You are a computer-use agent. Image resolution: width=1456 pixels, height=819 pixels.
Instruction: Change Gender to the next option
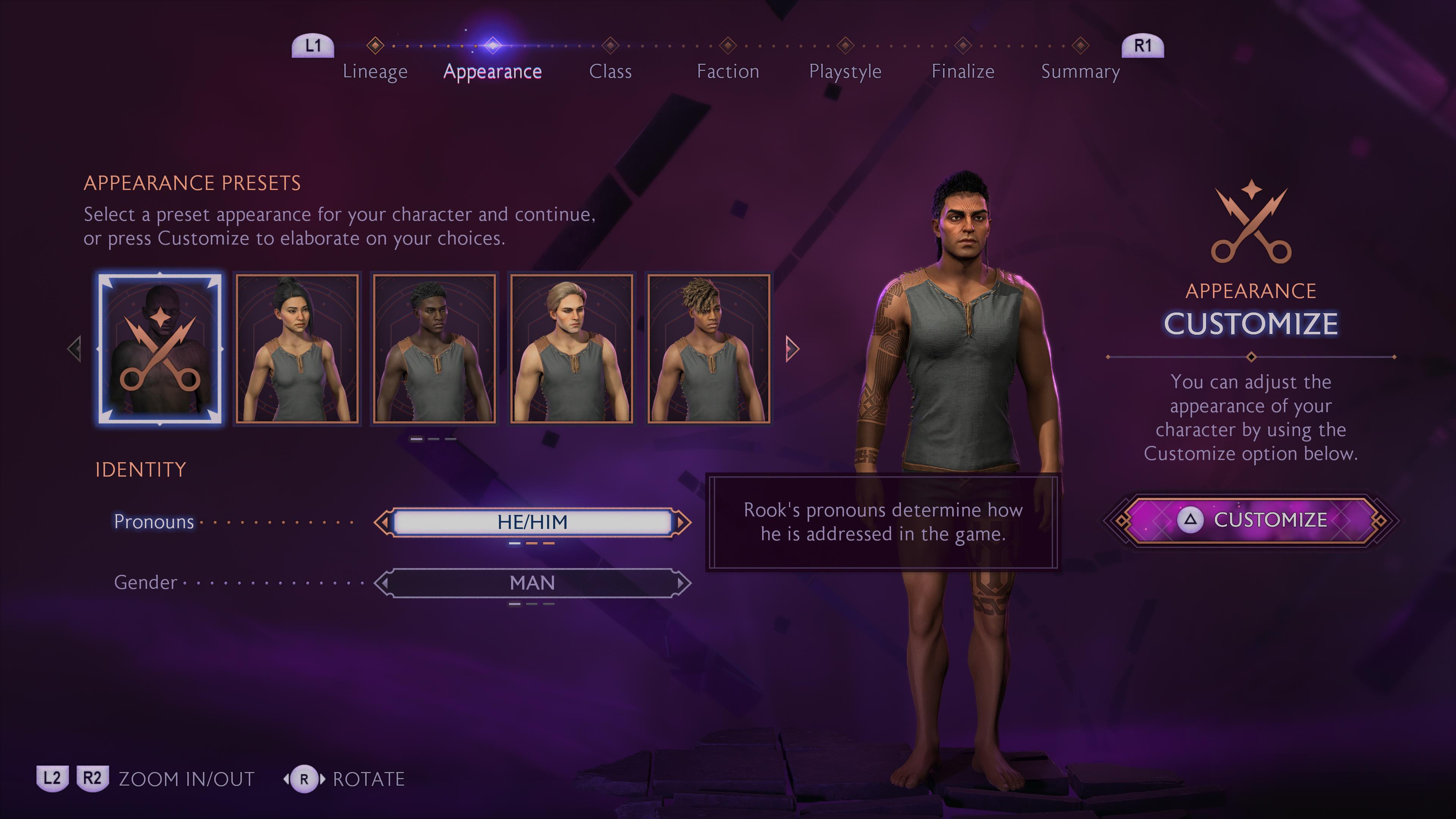tap(683, 583)
